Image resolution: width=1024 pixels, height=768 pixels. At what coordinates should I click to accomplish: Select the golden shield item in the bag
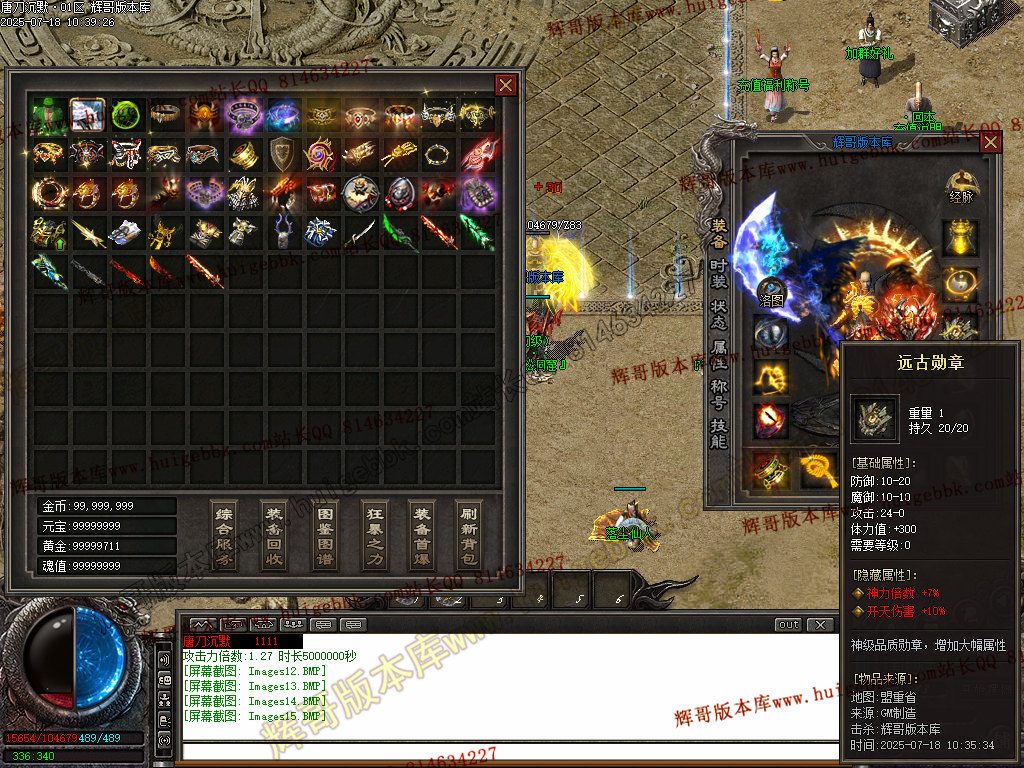(282, 154)
